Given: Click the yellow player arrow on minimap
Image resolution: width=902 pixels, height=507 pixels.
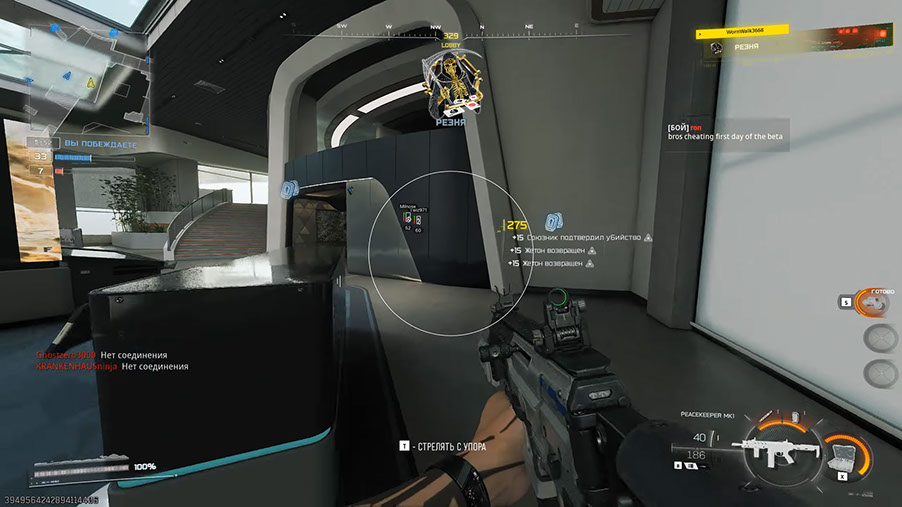Looking at the screenshot, I should (90, 81).
